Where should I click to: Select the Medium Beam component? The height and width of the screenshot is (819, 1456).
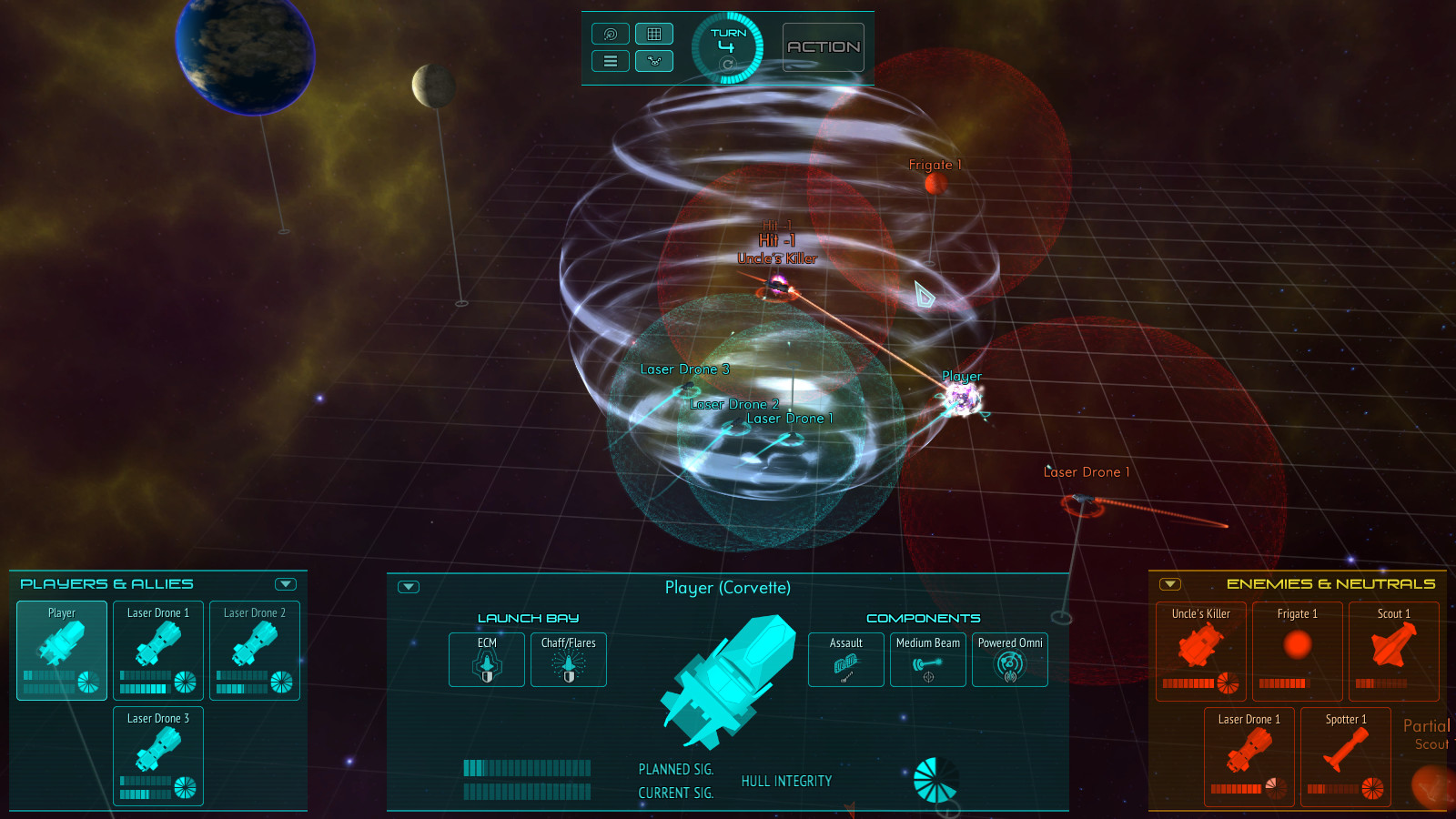pos(927,660)
